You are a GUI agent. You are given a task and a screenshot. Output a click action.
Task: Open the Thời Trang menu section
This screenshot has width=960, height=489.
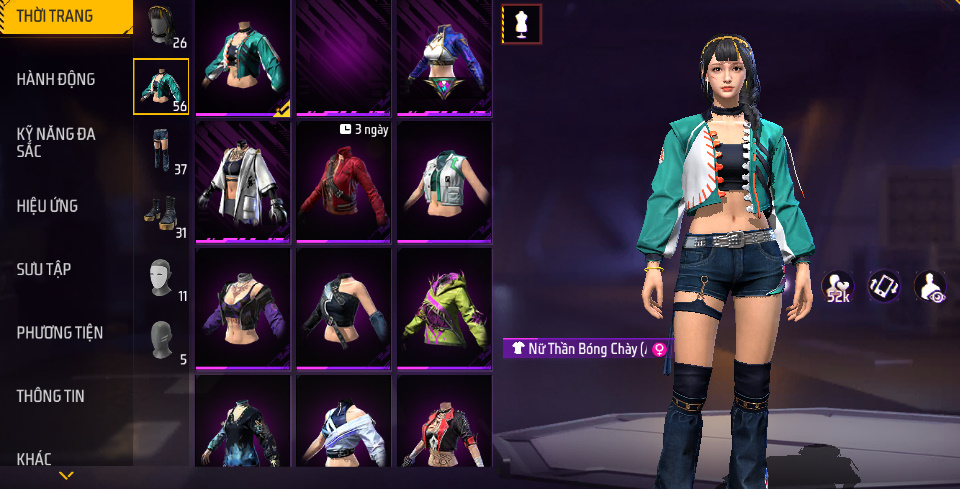click(x=56, y=16)
